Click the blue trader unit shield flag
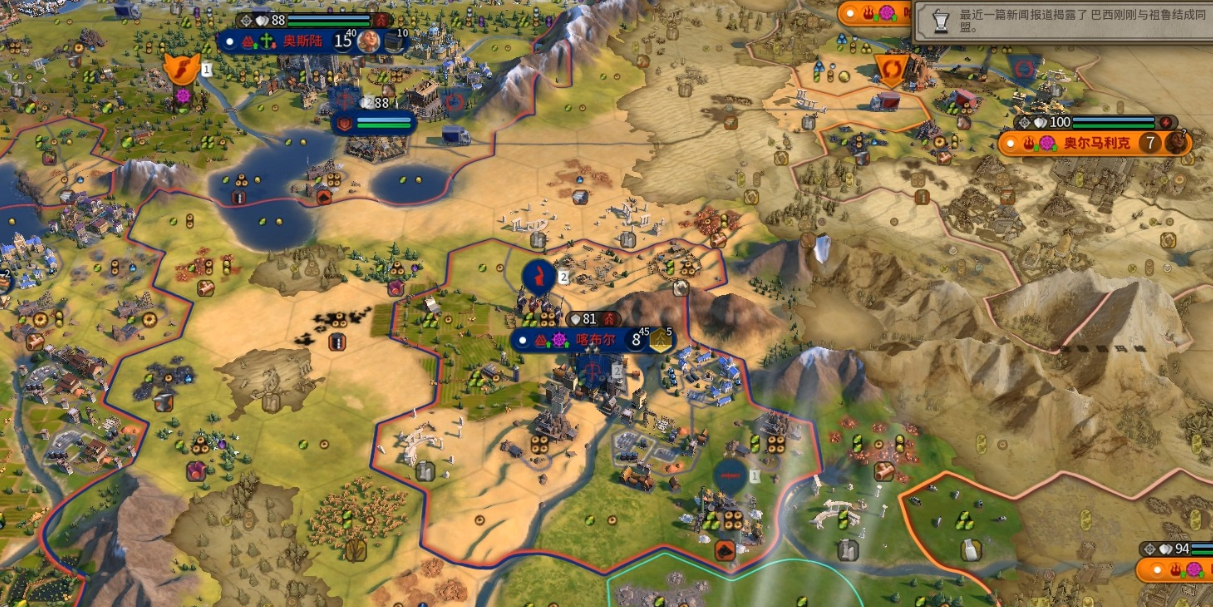The image size is (1213, 607). point(1021,68)
